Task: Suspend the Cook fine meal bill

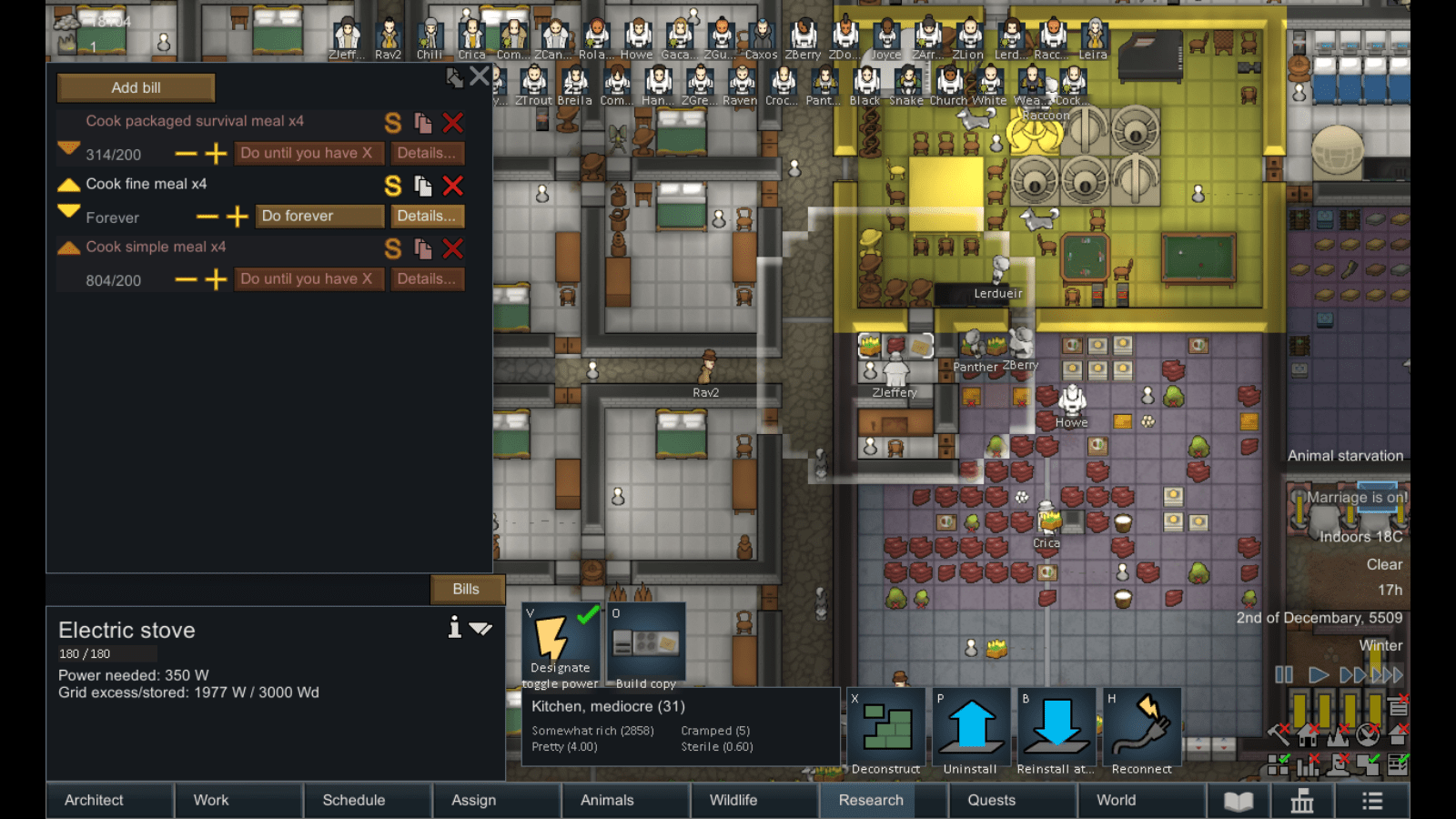Action: 392,186
